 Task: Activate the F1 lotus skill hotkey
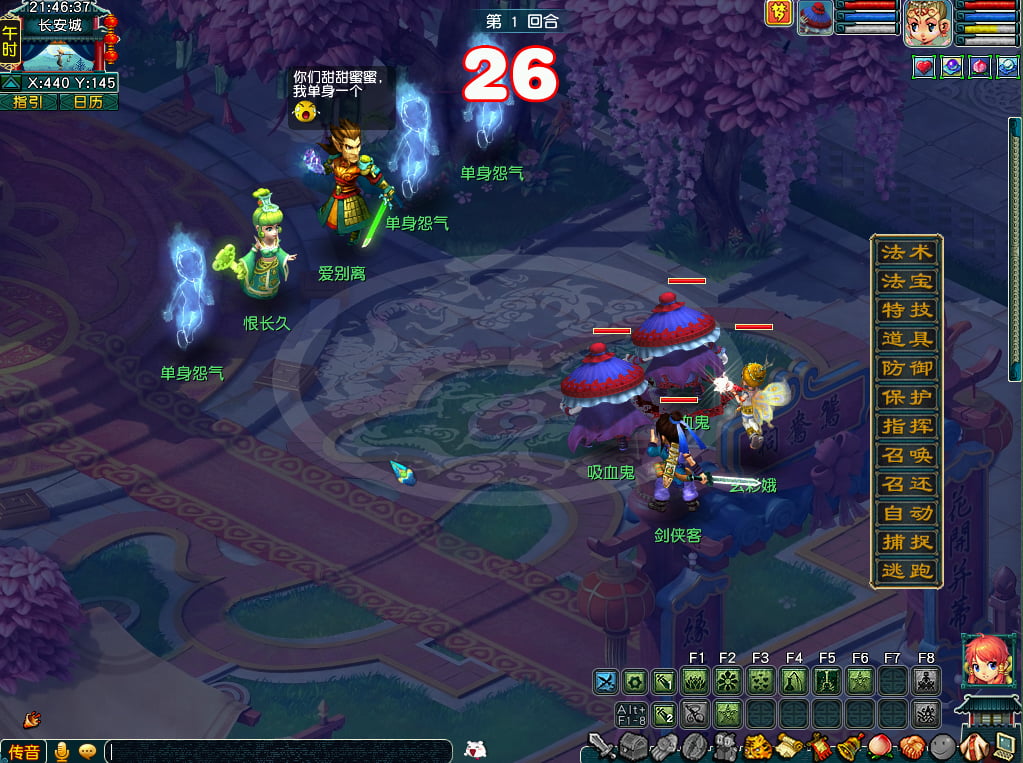(x=696, y=682)
